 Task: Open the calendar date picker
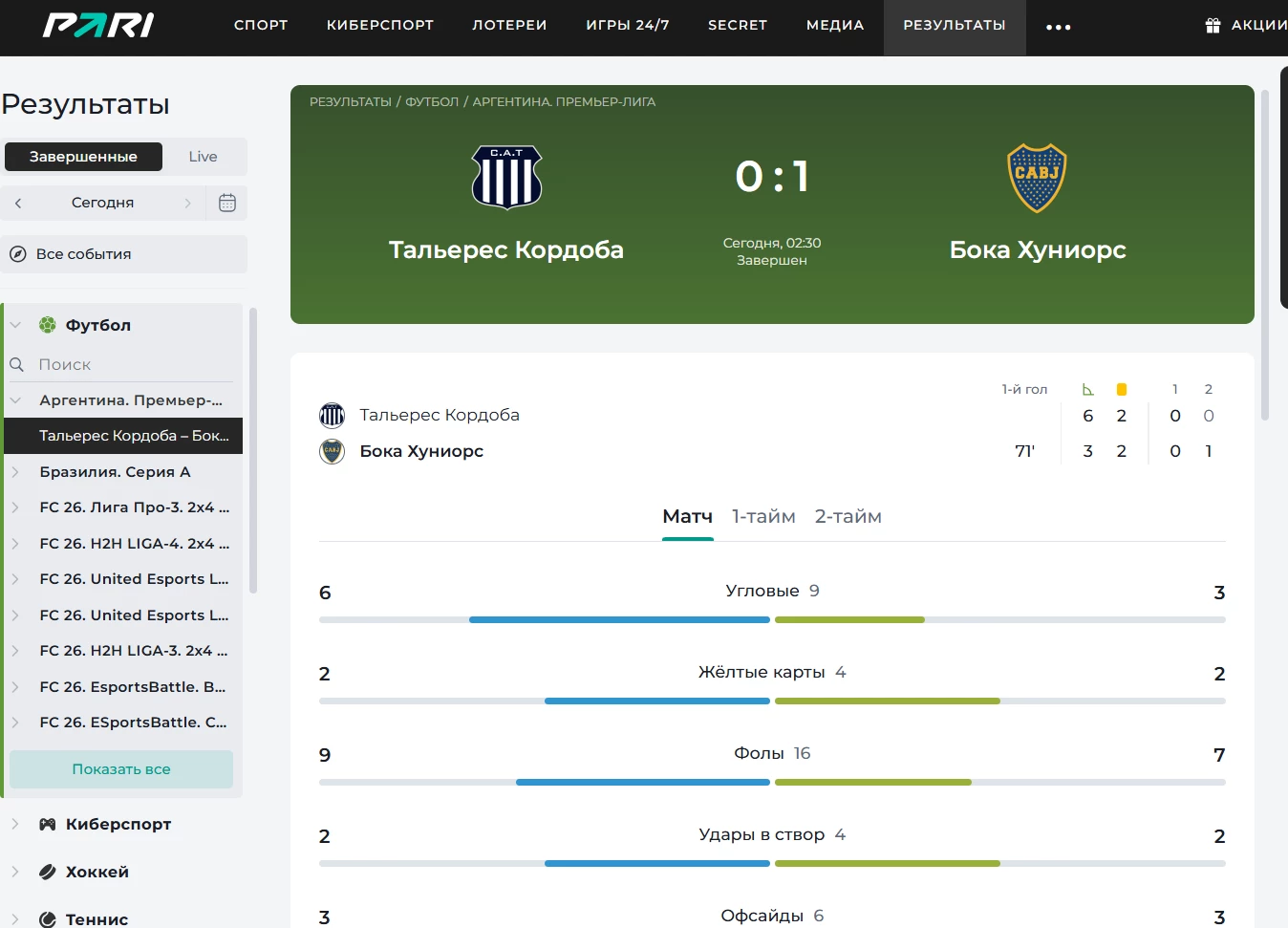[227, 203]
